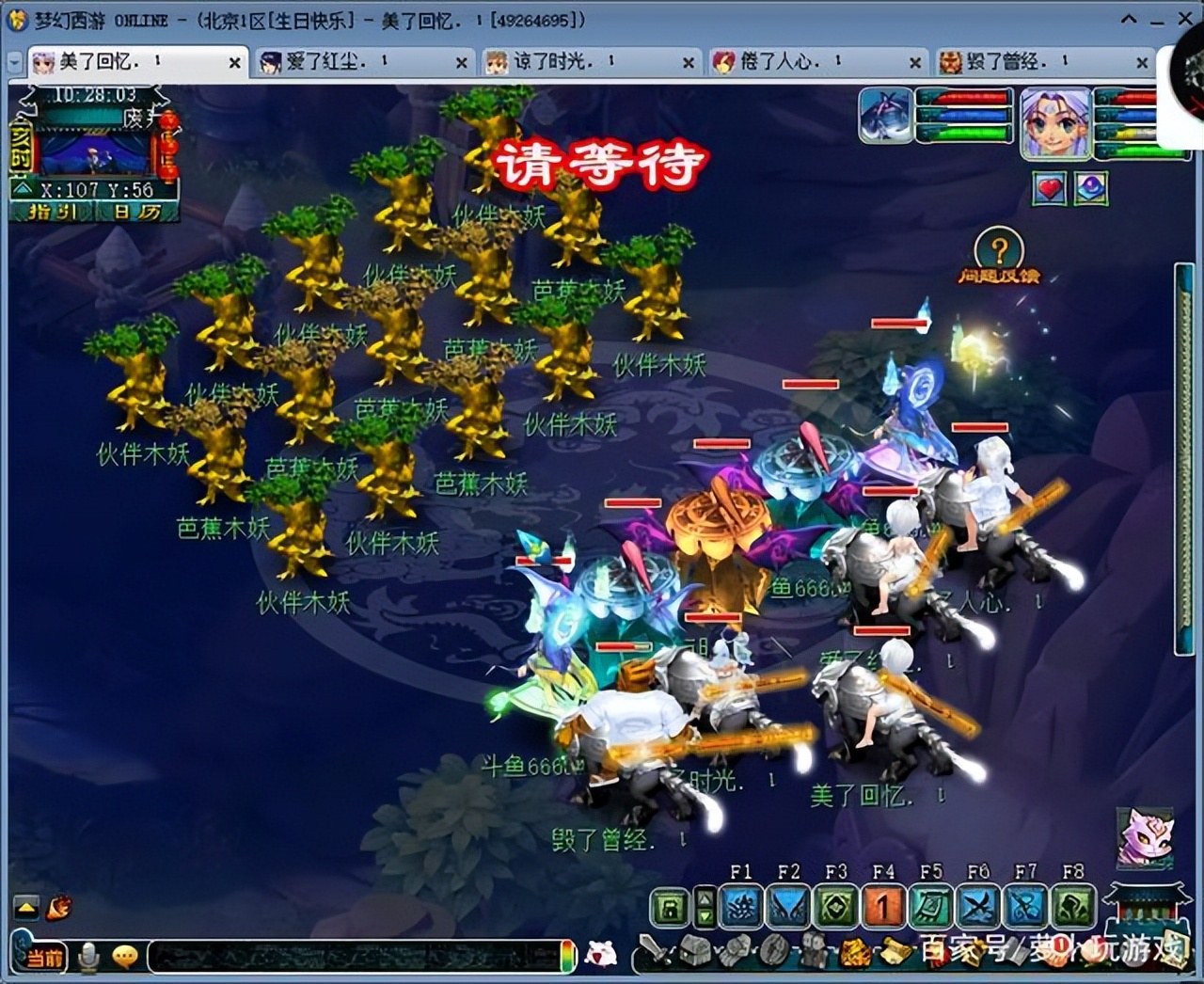Screen dimensions: 1204x984
Task: Select the pet portrait
Action: point(885,115)
